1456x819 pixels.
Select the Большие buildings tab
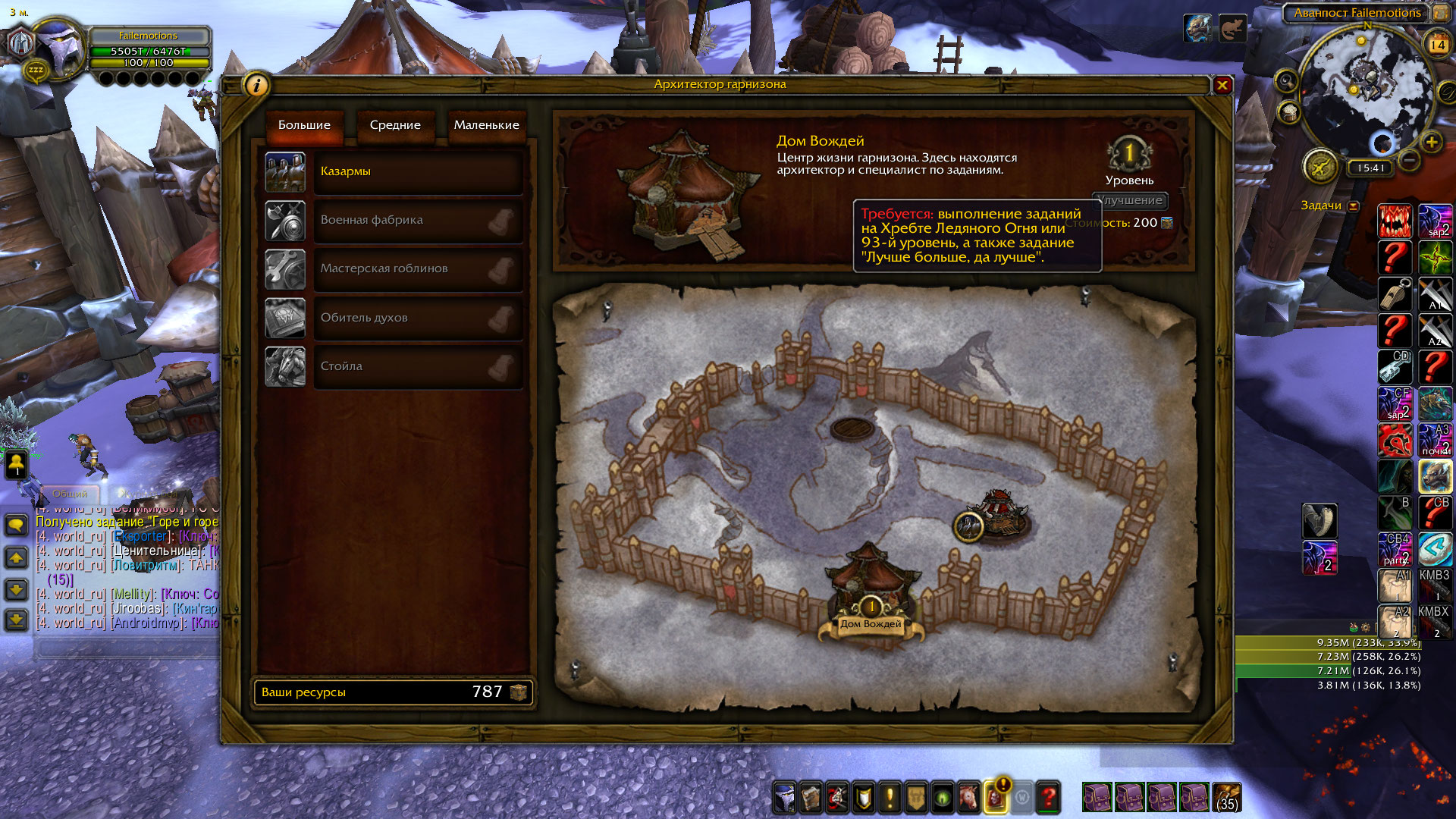(x=304, y=125)
